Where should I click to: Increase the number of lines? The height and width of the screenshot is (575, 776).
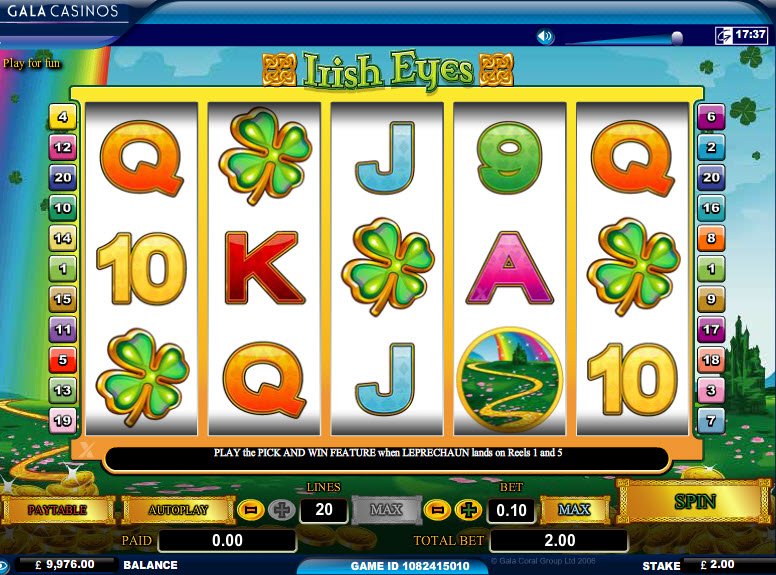pyautogui.click(x=282, y=510)
